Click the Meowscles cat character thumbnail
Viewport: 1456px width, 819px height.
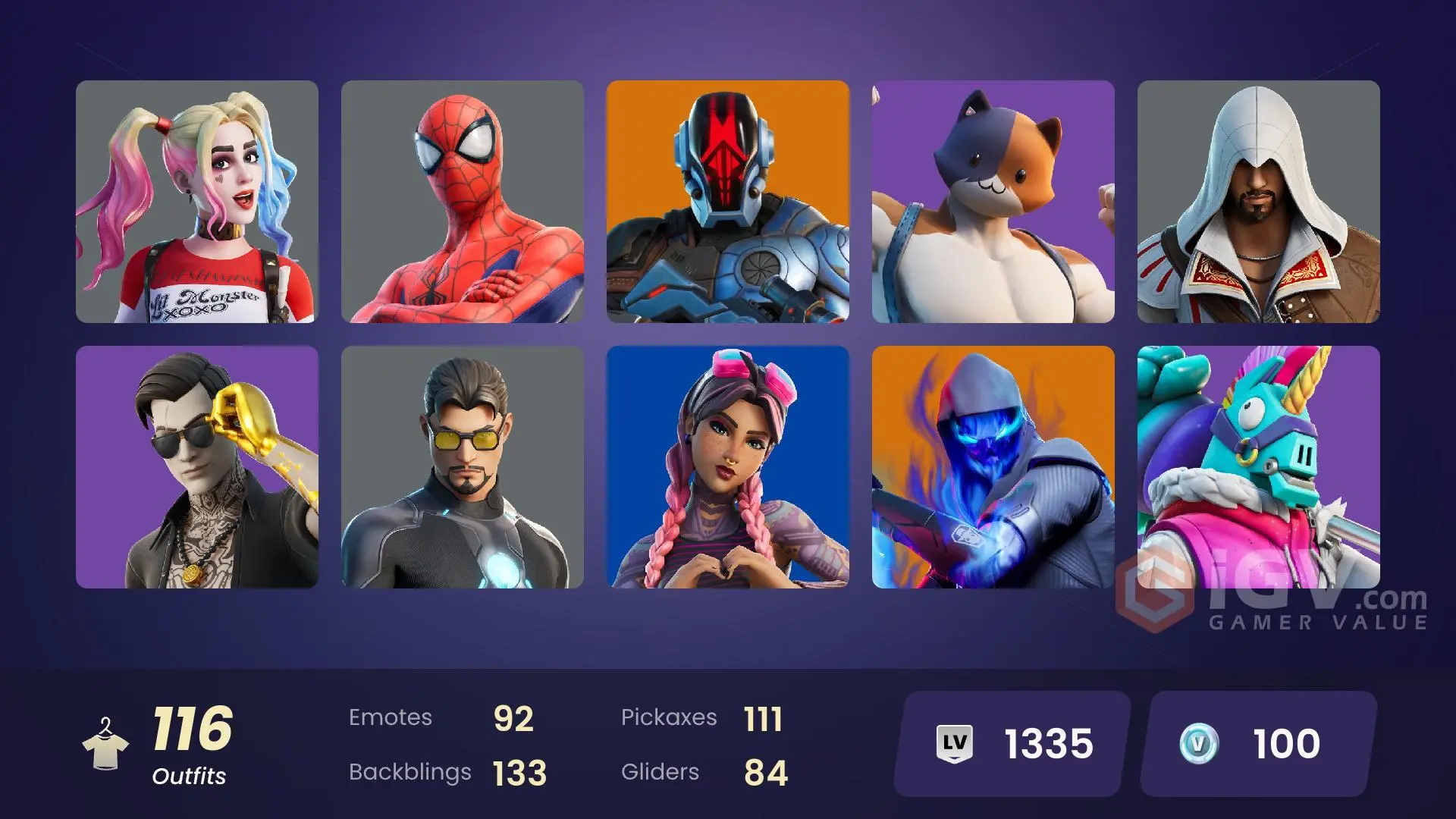click(993, 202)
